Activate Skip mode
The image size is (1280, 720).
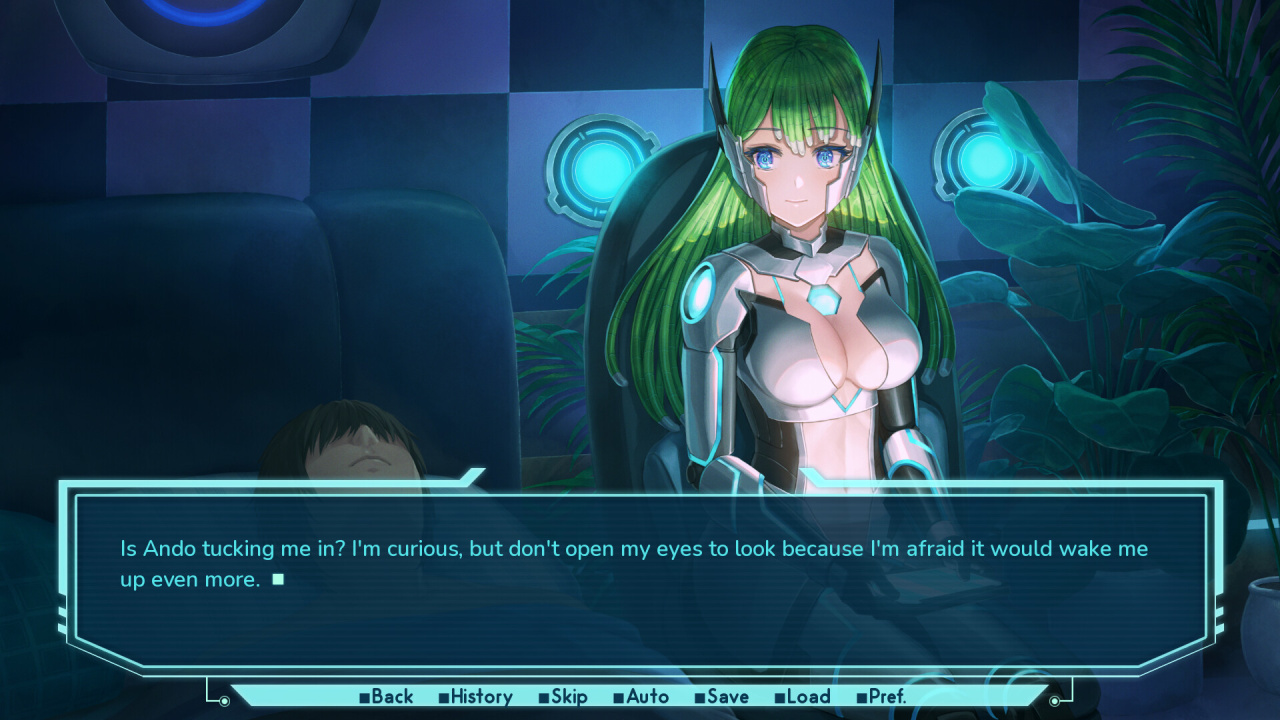point(563,697)
